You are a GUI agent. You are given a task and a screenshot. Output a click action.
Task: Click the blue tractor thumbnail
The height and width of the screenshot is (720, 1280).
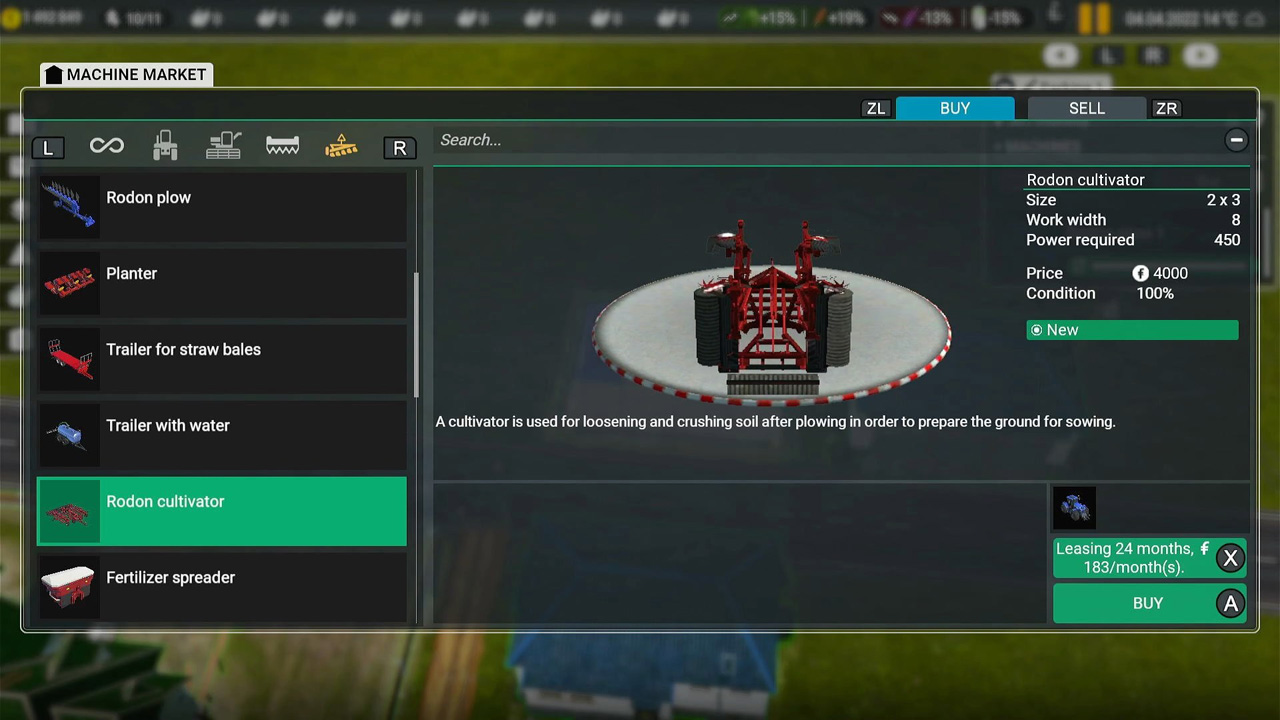1075,508
